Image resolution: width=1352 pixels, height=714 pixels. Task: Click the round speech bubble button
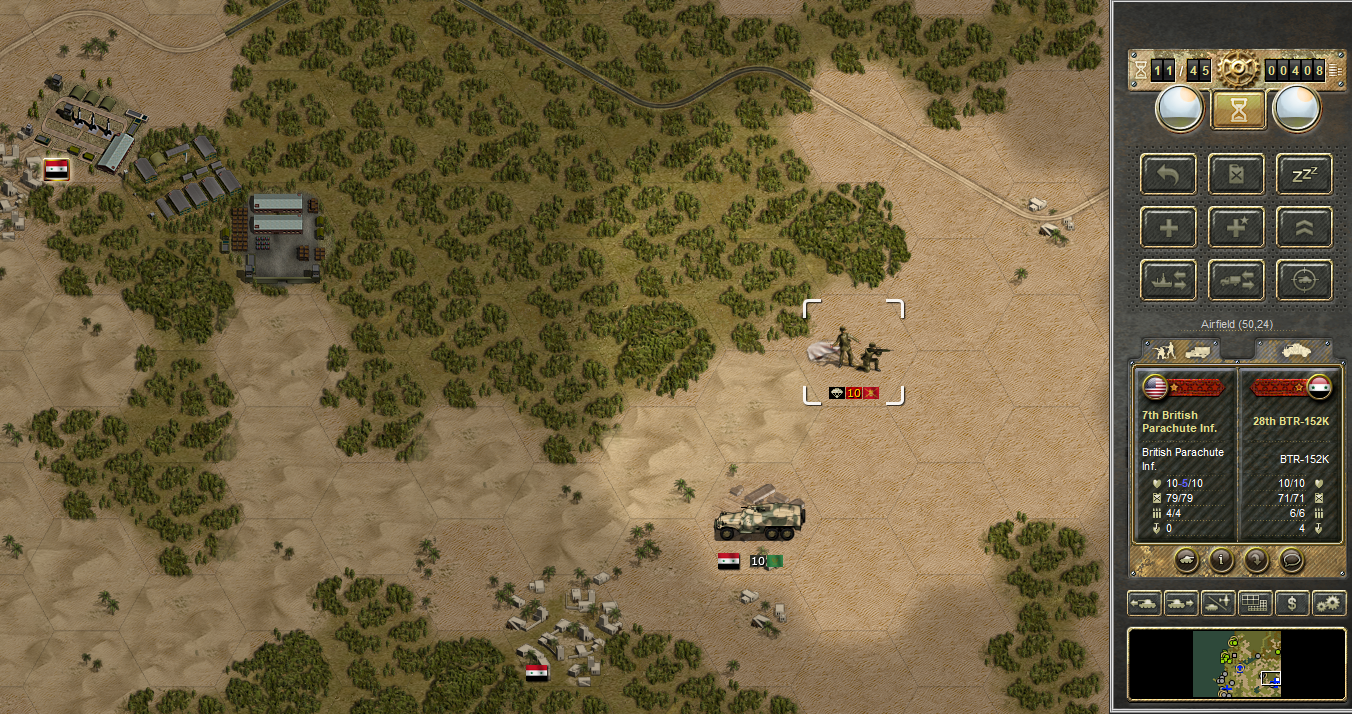click(x=1290, y=560)
